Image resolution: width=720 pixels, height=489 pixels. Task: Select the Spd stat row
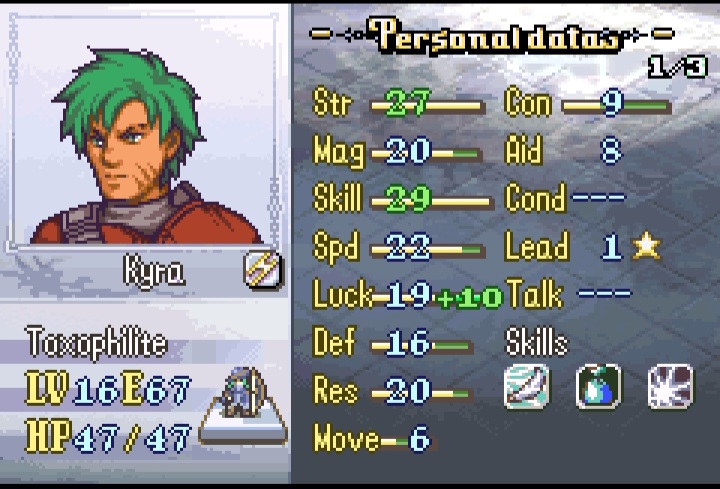click(398, 247)
